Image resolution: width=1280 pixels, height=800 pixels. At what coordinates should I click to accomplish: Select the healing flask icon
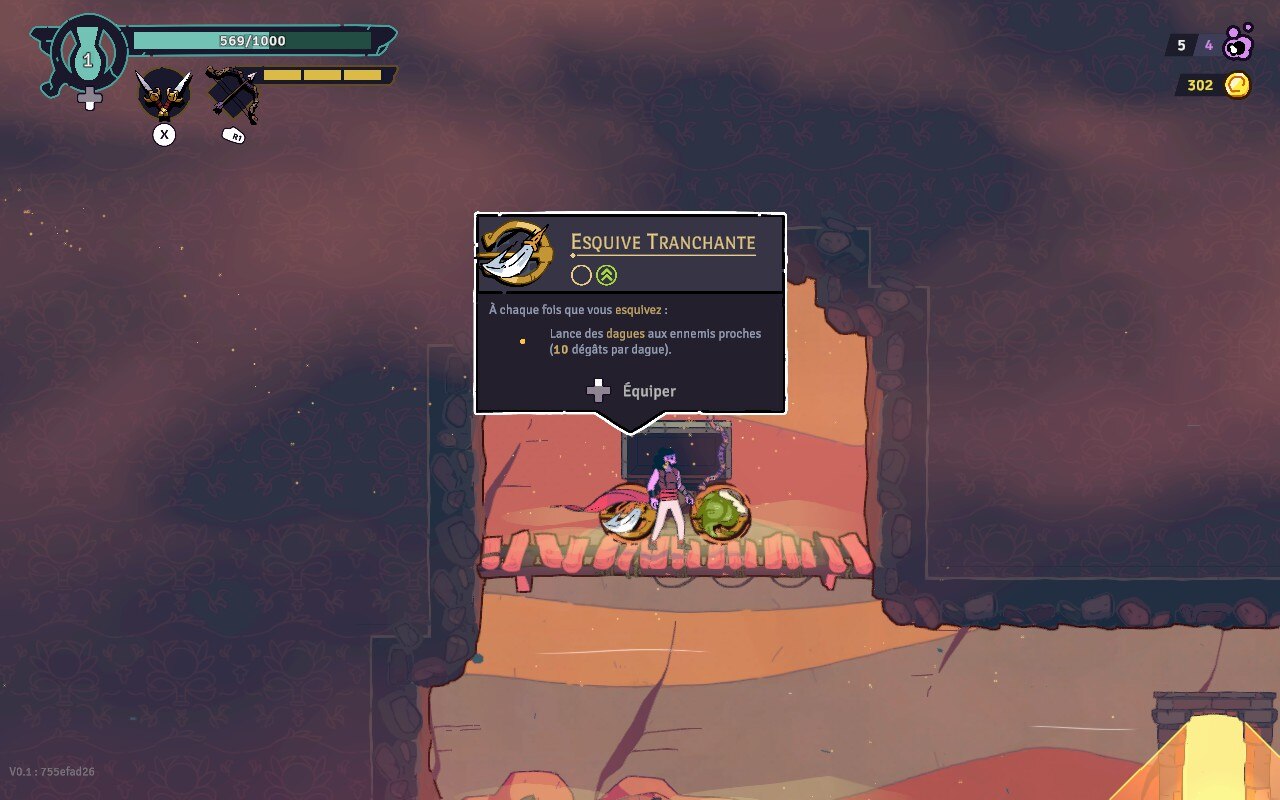88,56
